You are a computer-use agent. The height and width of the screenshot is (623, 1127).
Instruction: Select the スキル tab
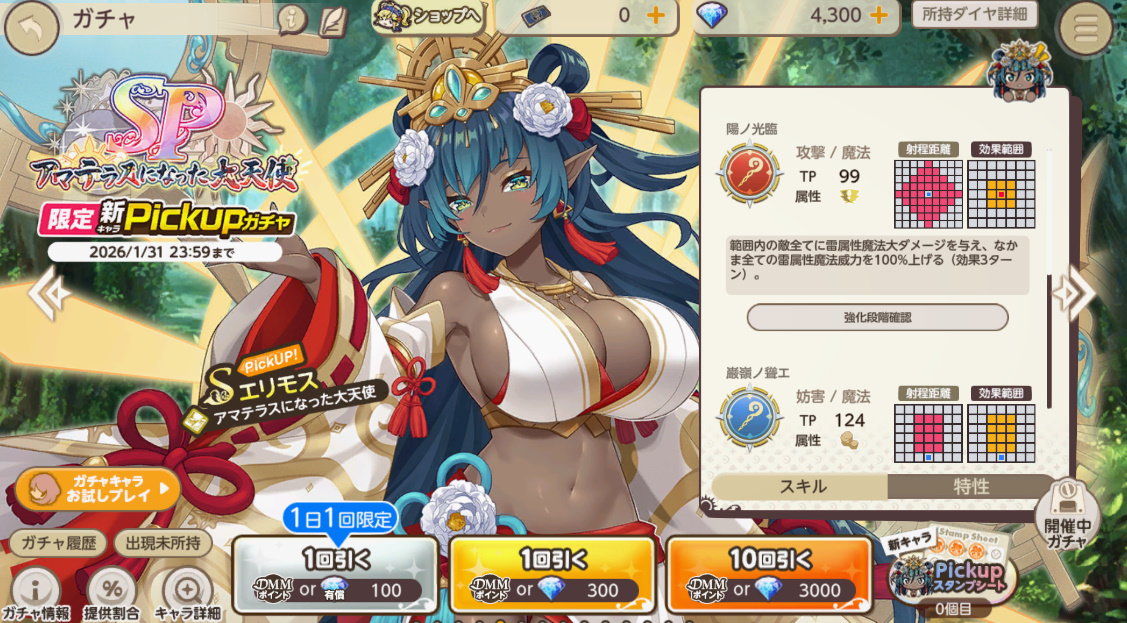[802, 487]
